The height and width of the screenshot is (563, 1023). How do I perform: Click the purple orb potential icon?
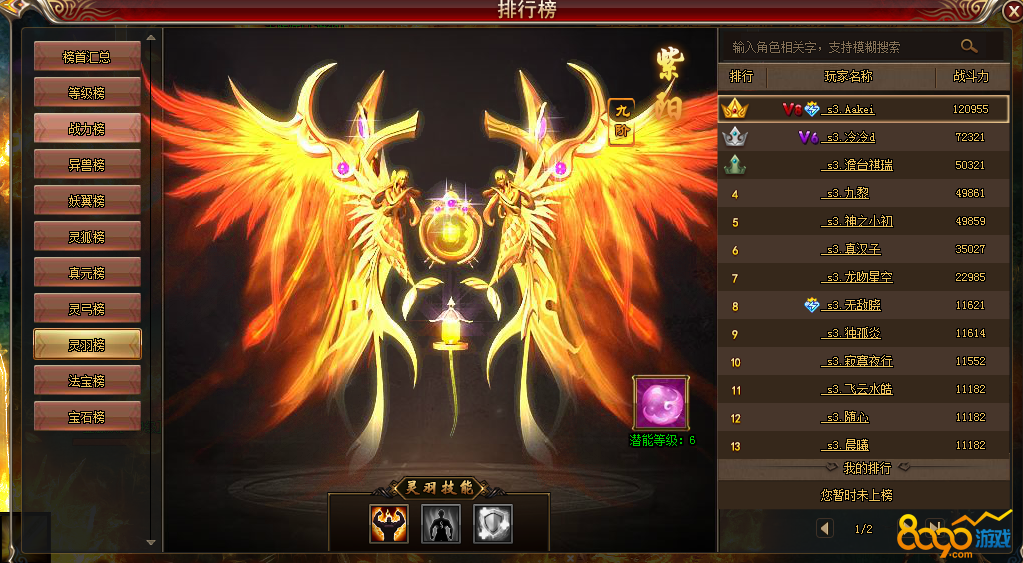[x=660, y=402]
